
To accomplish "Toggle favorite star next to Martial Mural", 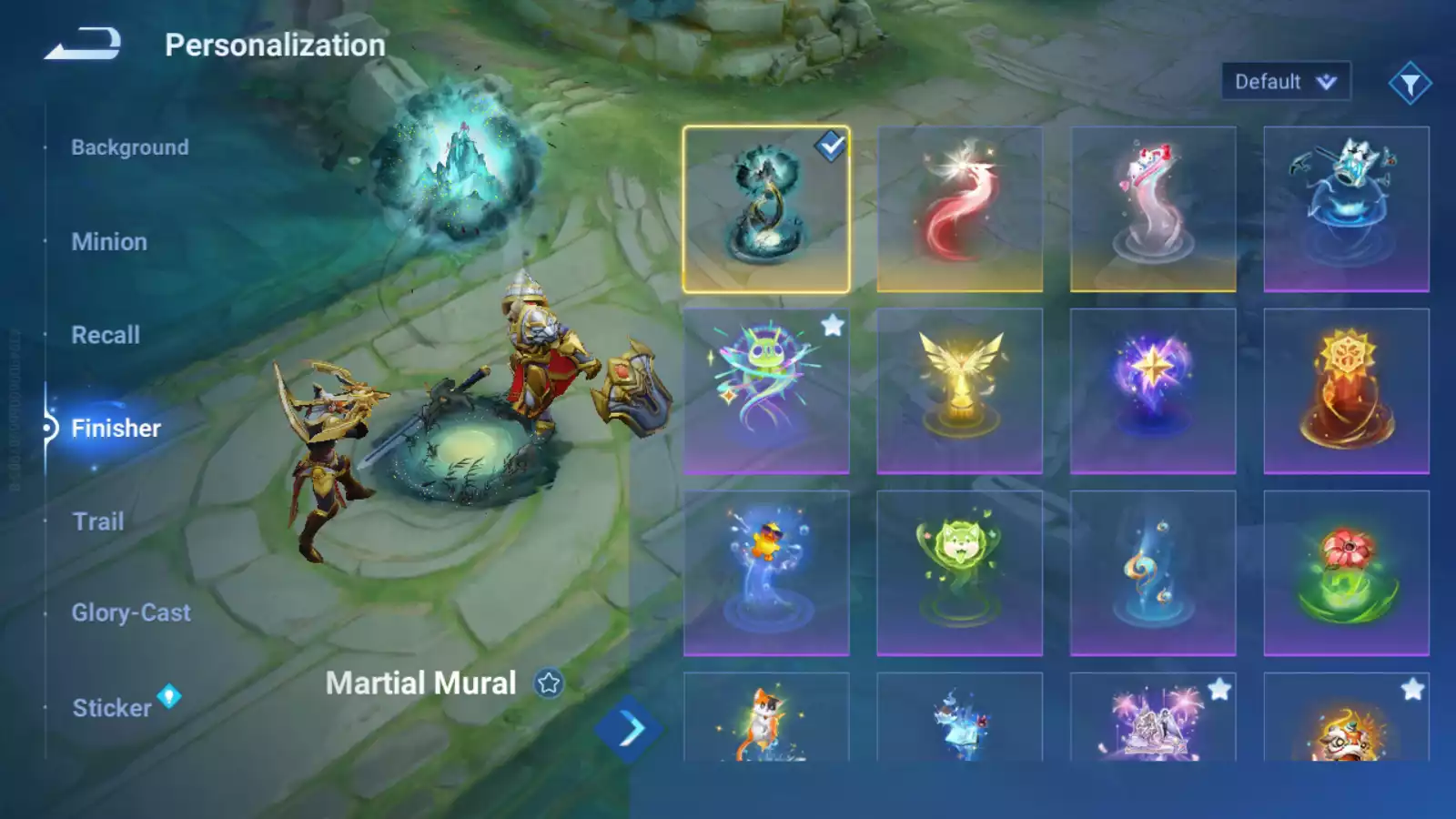I will pos(549,683).
